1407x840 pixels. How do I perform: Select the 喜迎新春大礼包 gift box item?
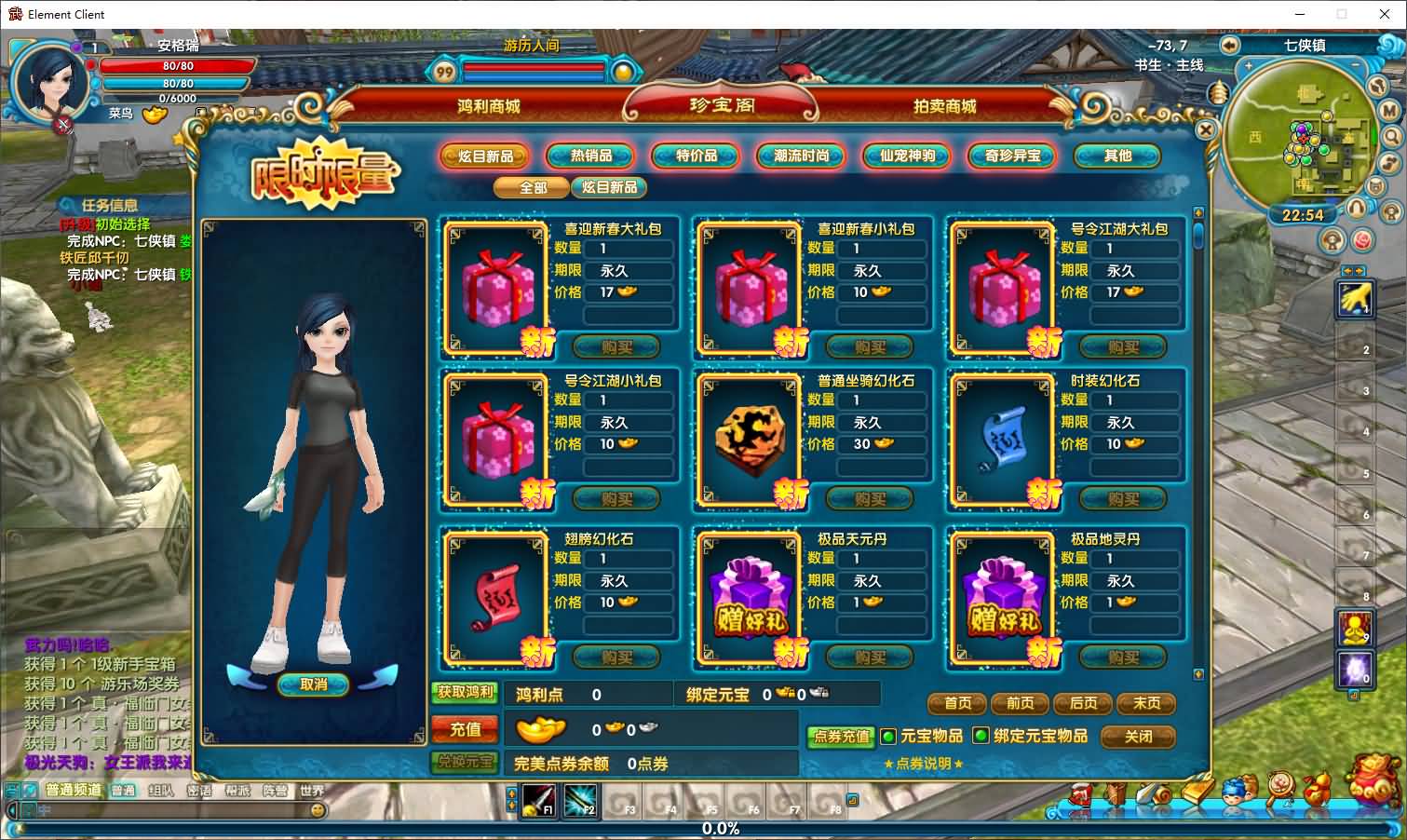coord(497,286)
